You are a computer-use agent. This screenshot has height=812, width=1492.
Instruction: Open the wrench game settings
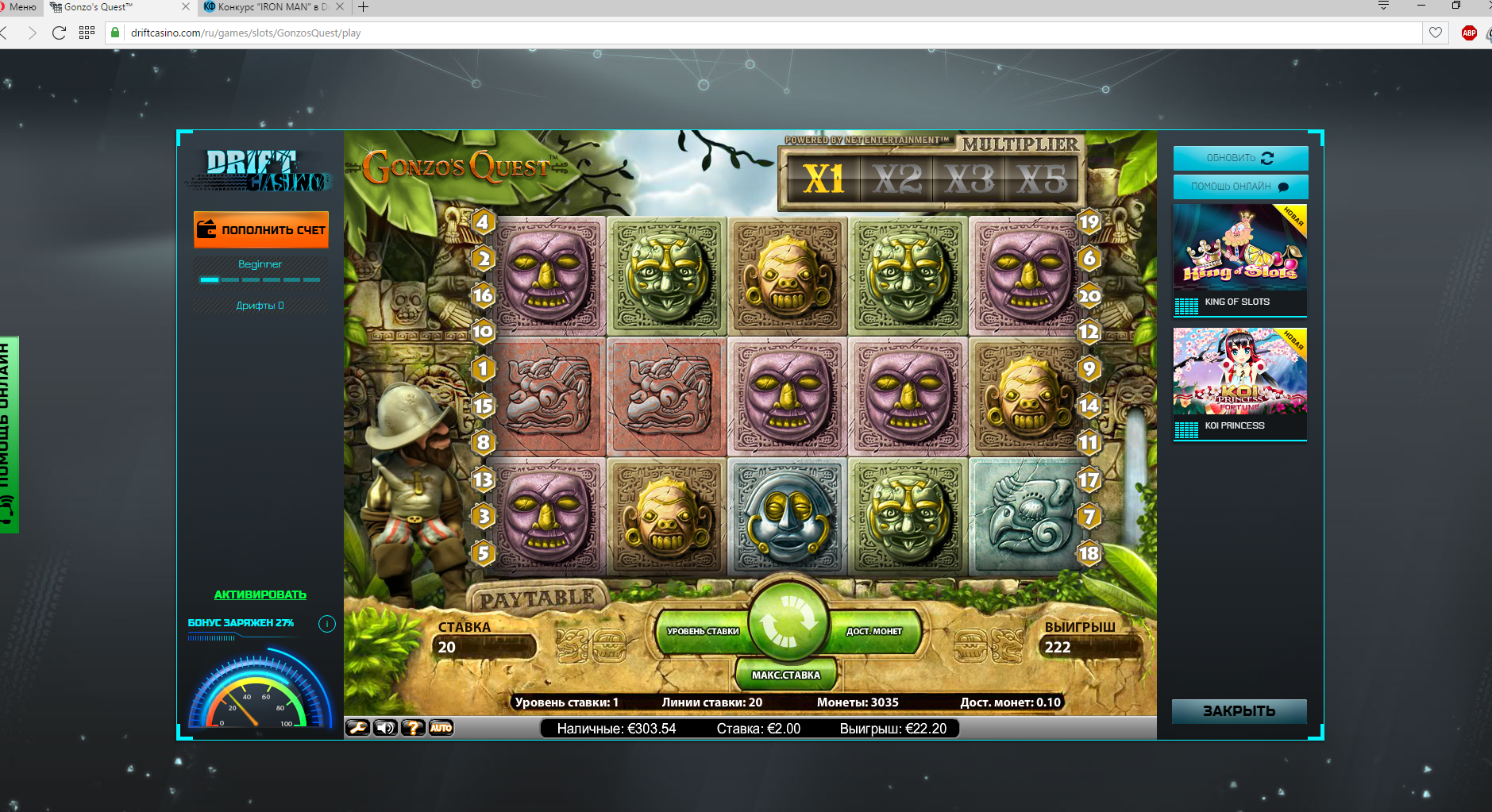click(x=357, y=727)
